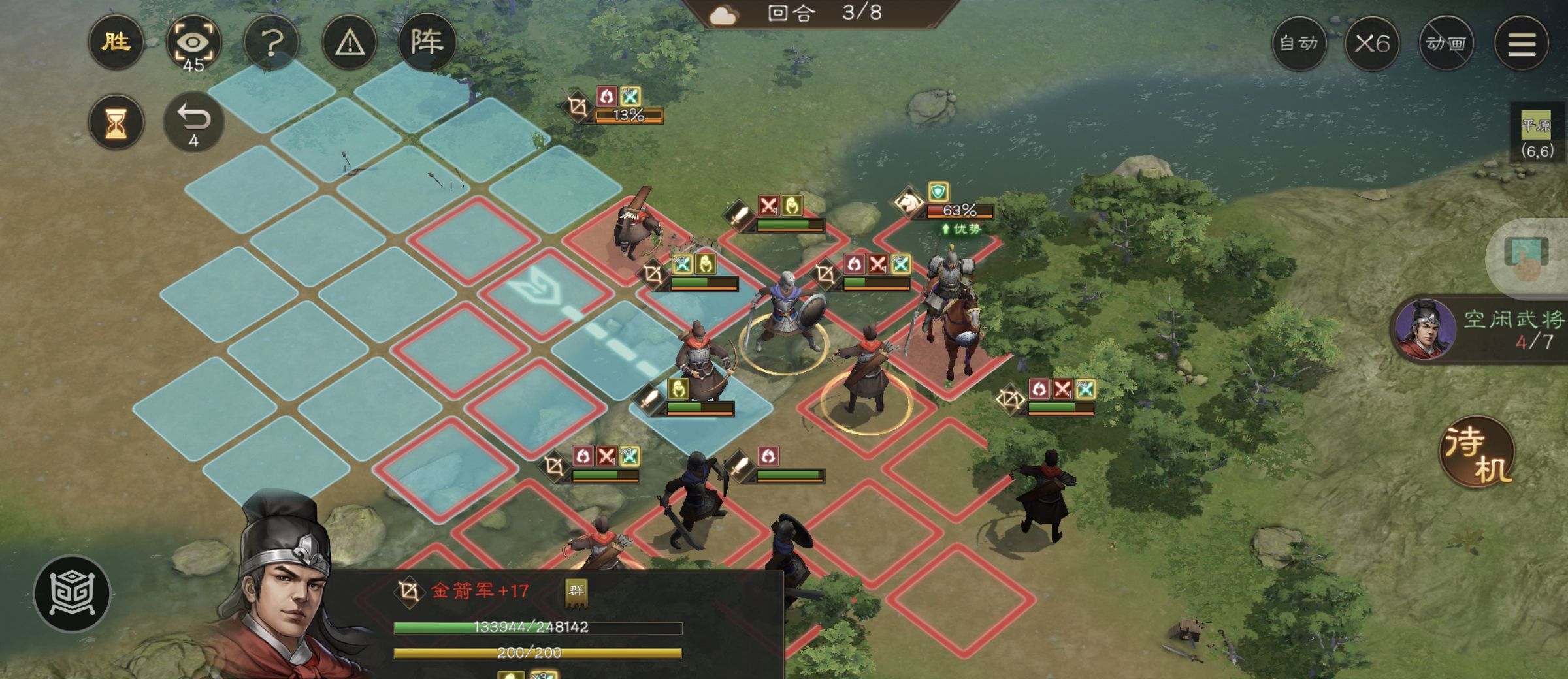Viewport: 1568px width, 679px height.
Task: Click the hourglass turn timer icon
Action: pyautogui.click(x=116, y=123)
